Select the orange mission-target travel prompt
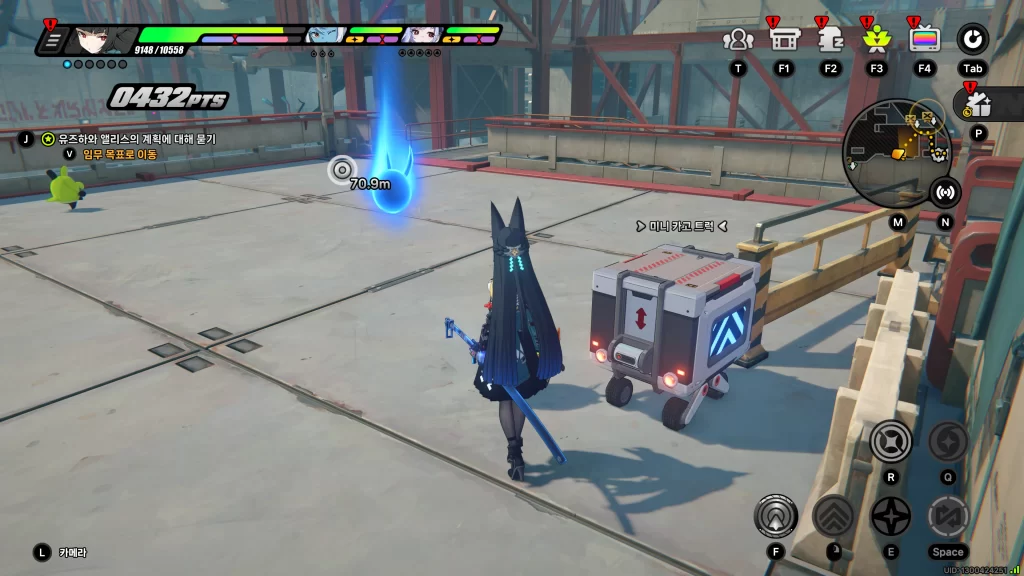The width and height of the screenshot is (1024, 576). (120, 154)
